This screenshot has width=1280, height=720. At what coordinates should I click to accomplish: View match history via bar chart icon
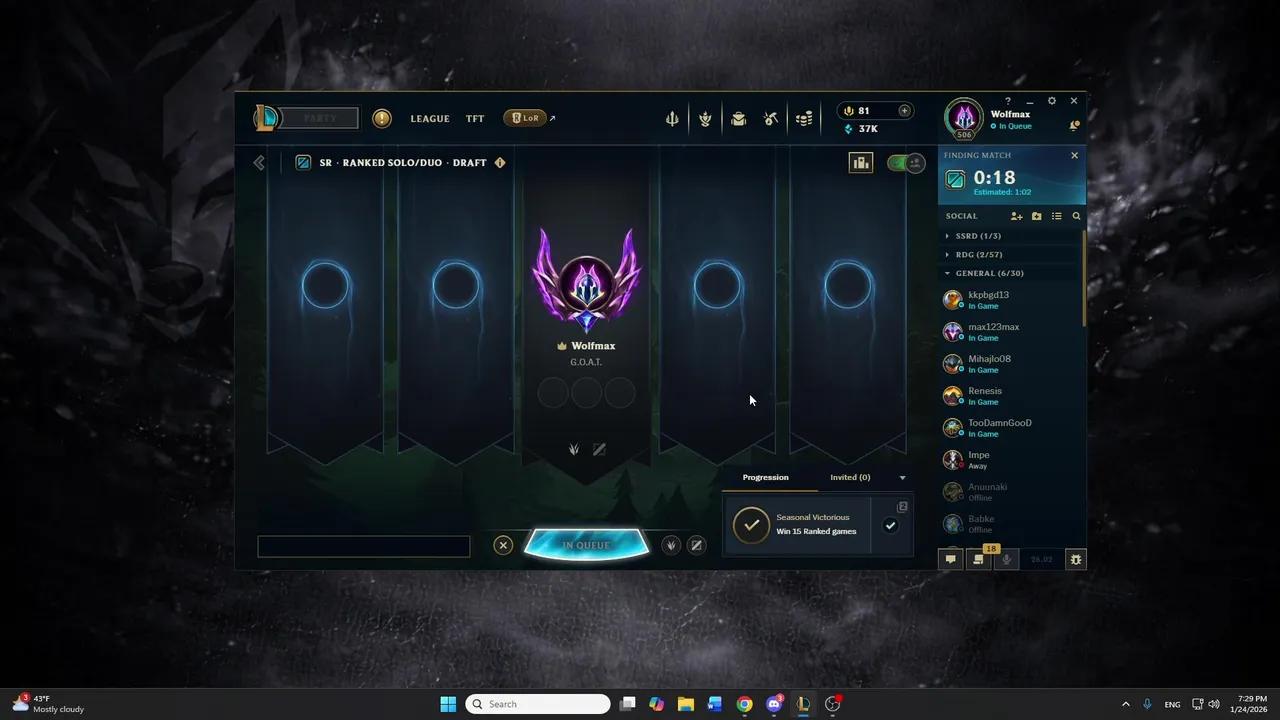click(861, 162)
